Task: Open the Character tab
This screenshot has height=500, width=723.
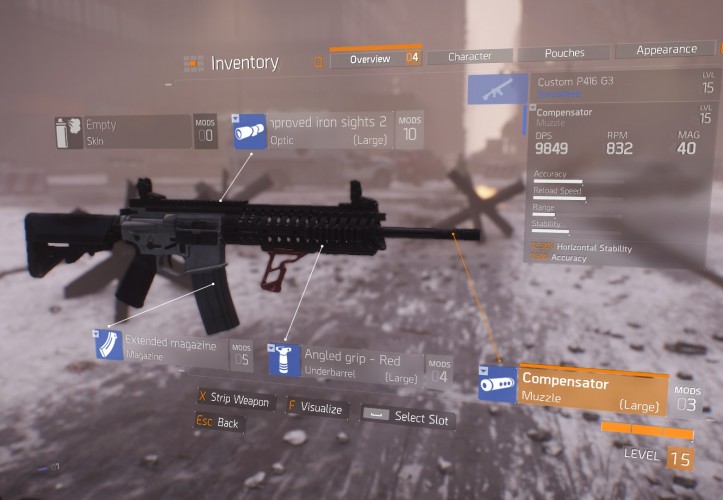Action: 469,57
